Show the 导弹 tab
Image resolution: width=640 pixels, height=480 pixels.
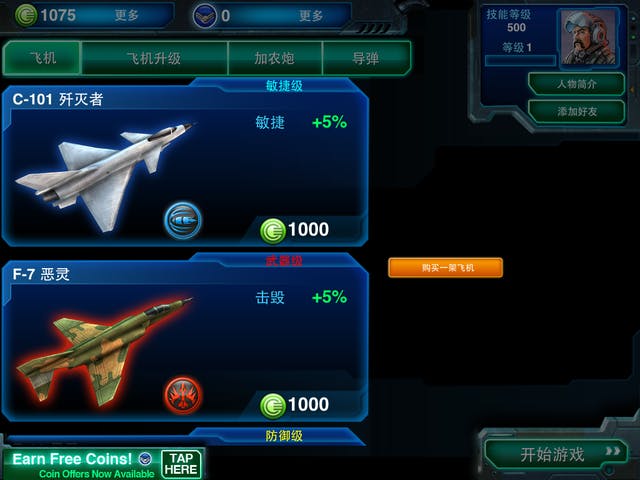click(366, 58)
